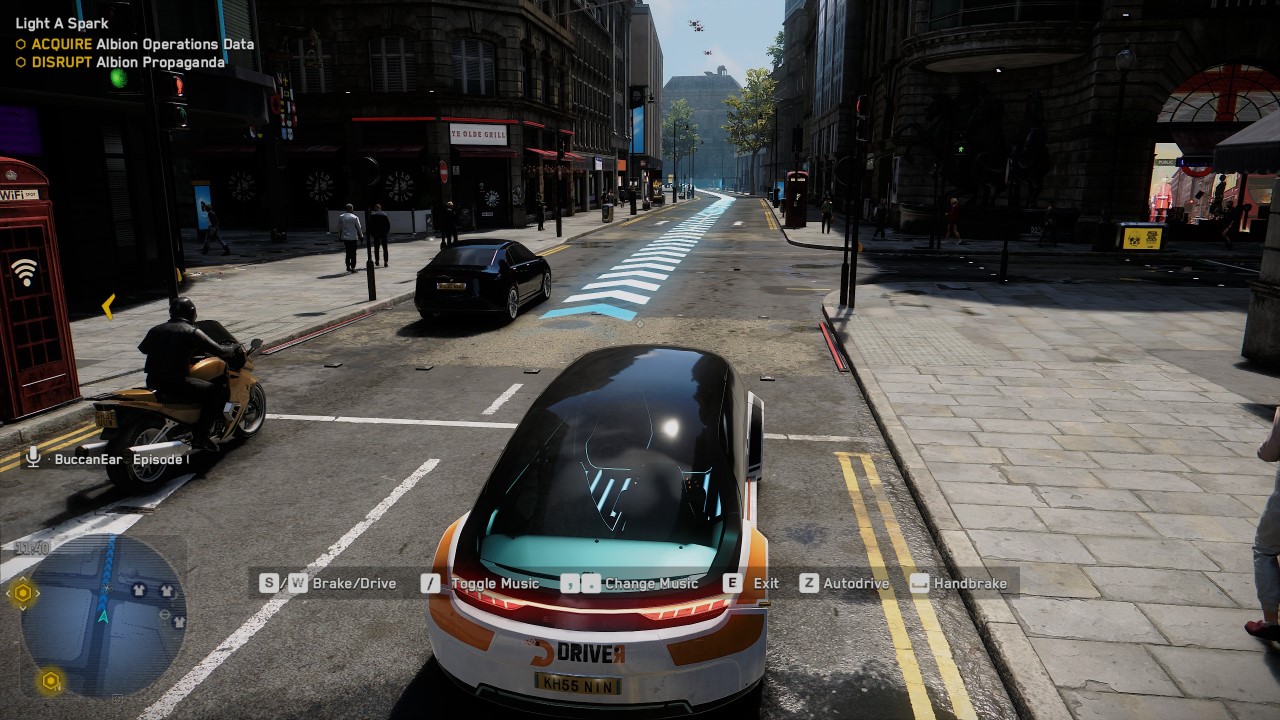Viewport: 1280px width, 720px height.
Task: Click the left chevron beside the minimap hexagon
Action: [x=8, y=592]
